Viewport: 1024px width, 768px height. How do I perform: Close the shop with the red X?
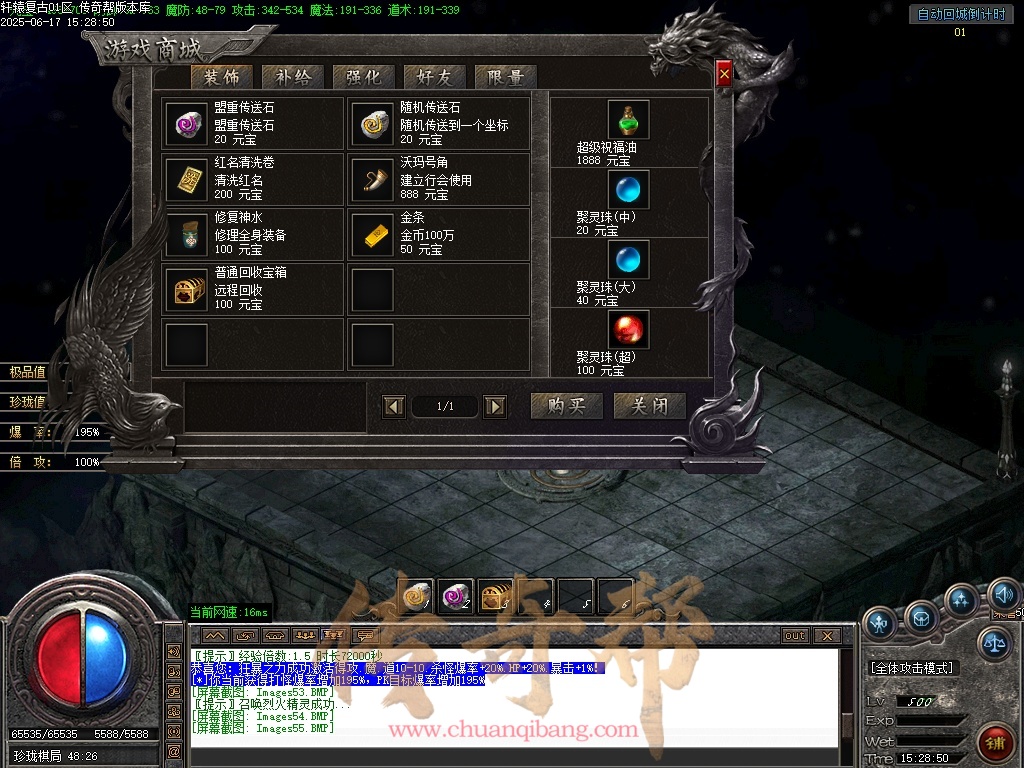pyautogui.click(x=724, y=72)
